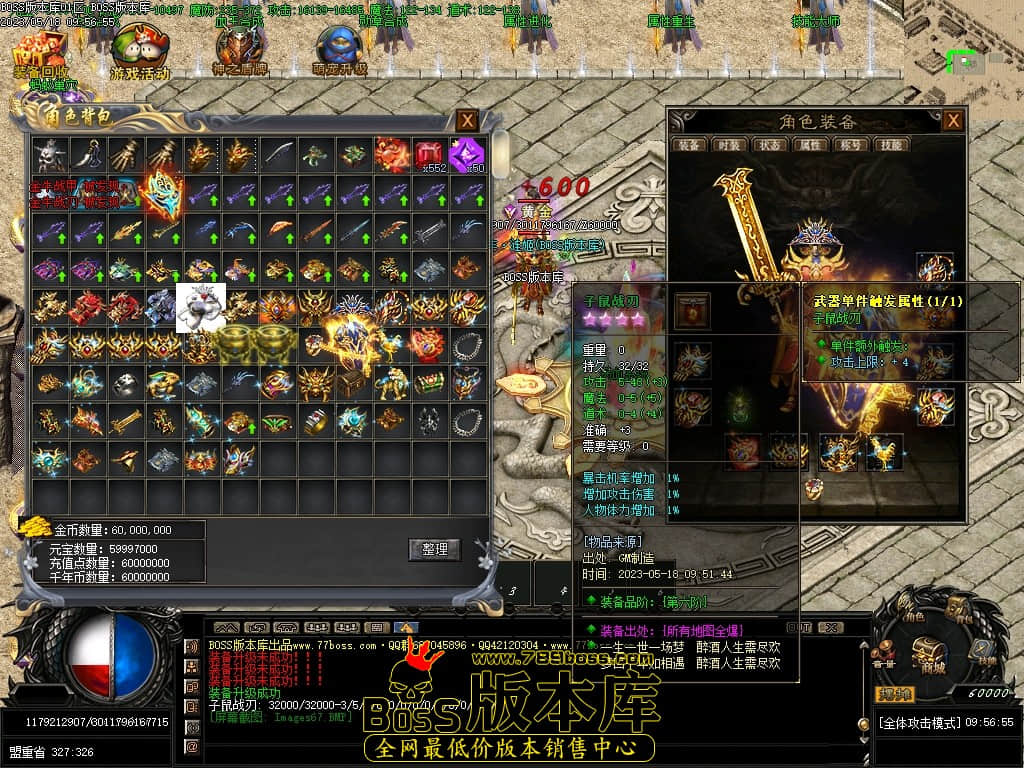
Task: Click the 整理 sort button in the bag
Action: [x=434, y=549]
